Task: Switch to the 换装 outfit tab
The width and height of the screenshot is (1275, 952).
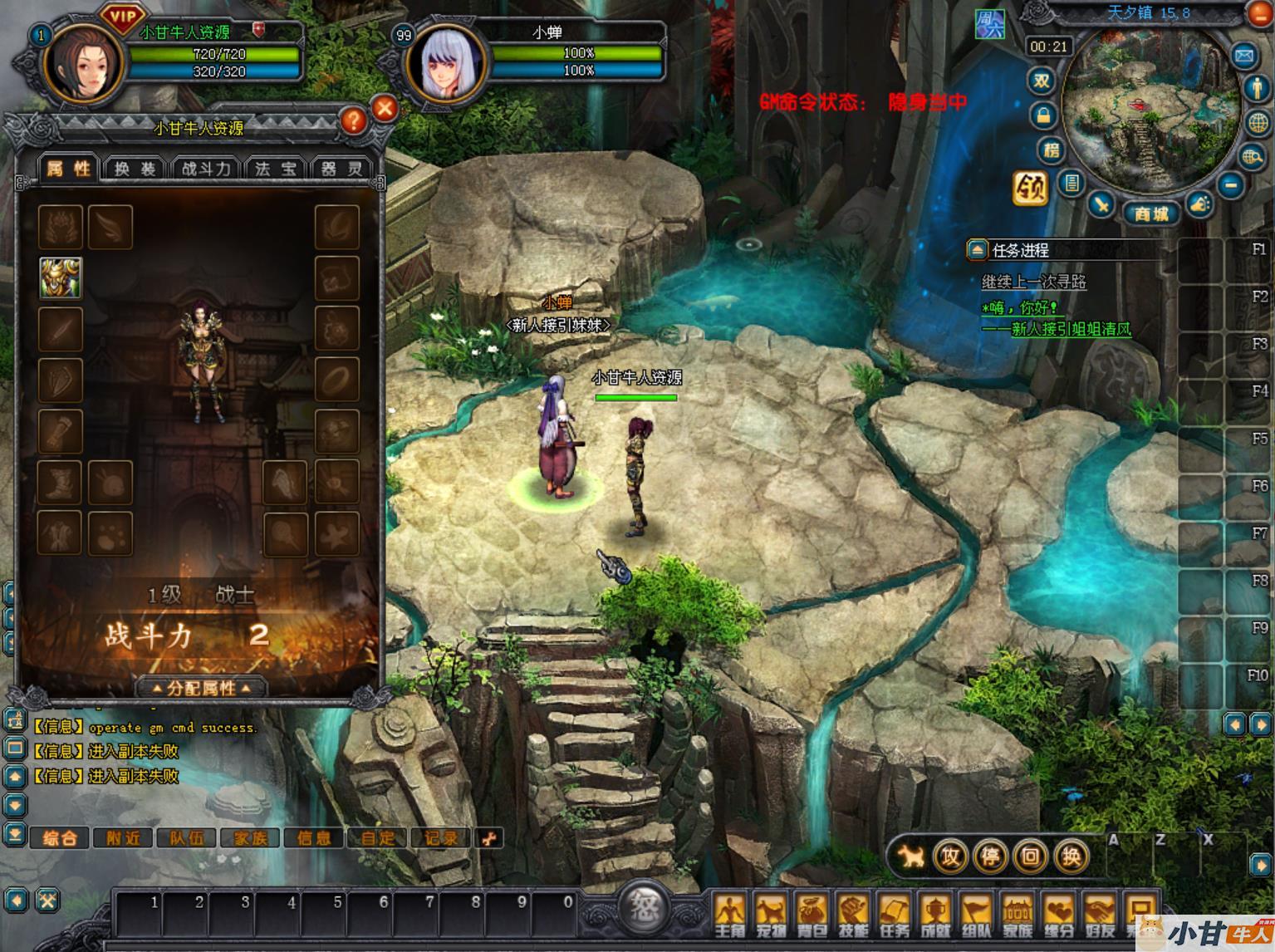Action: pyautogui.click(x=135, y=169)
